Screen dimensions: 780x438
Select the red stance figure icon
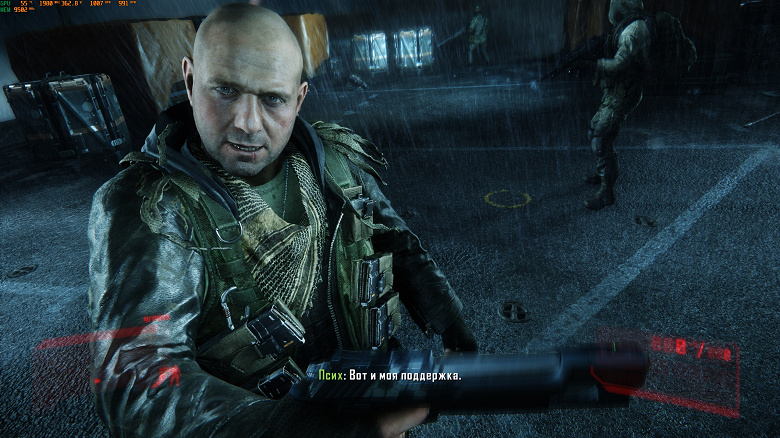point(168,377)
